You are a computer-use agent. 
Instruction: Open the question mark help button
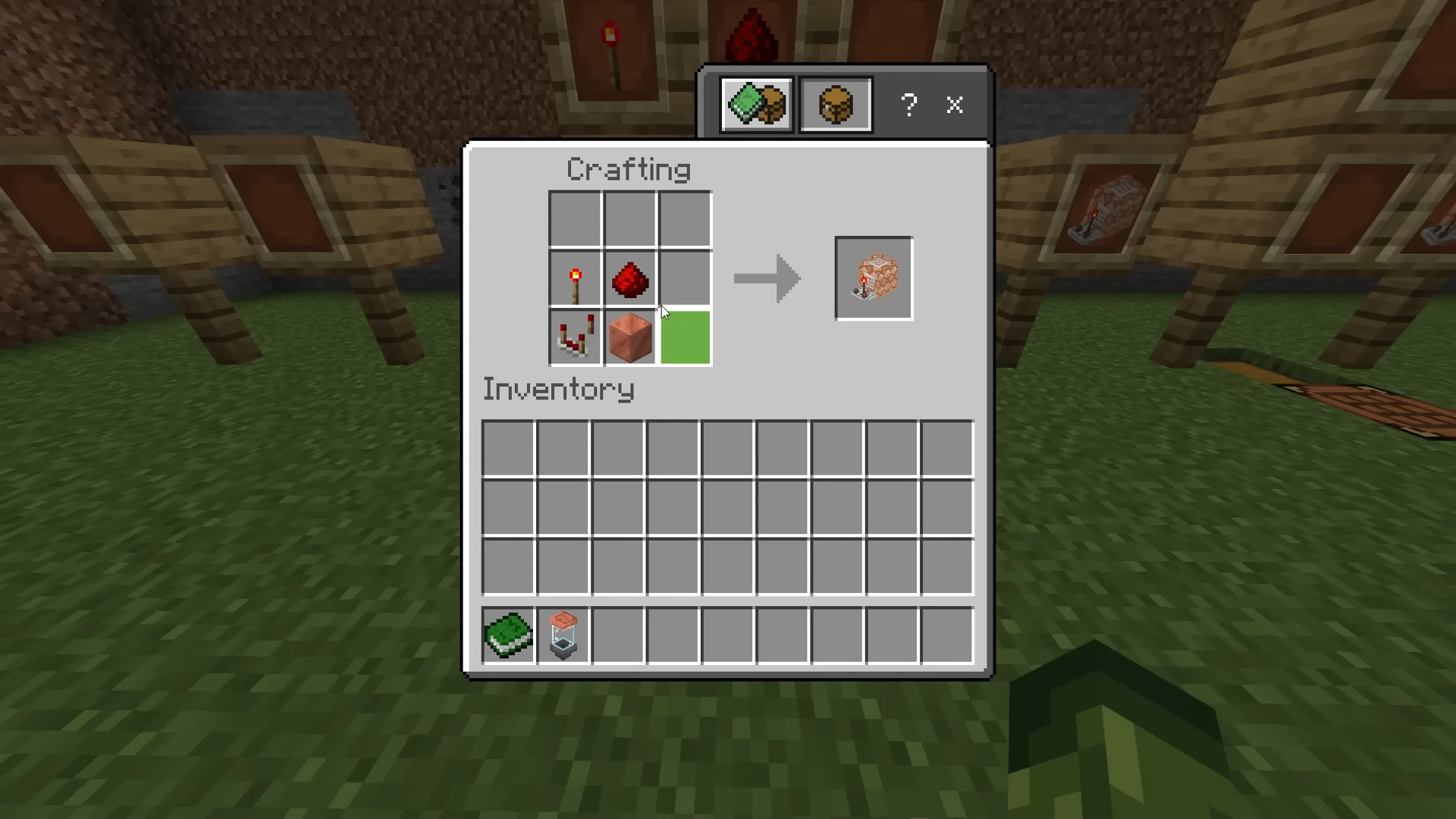(909, 105)
